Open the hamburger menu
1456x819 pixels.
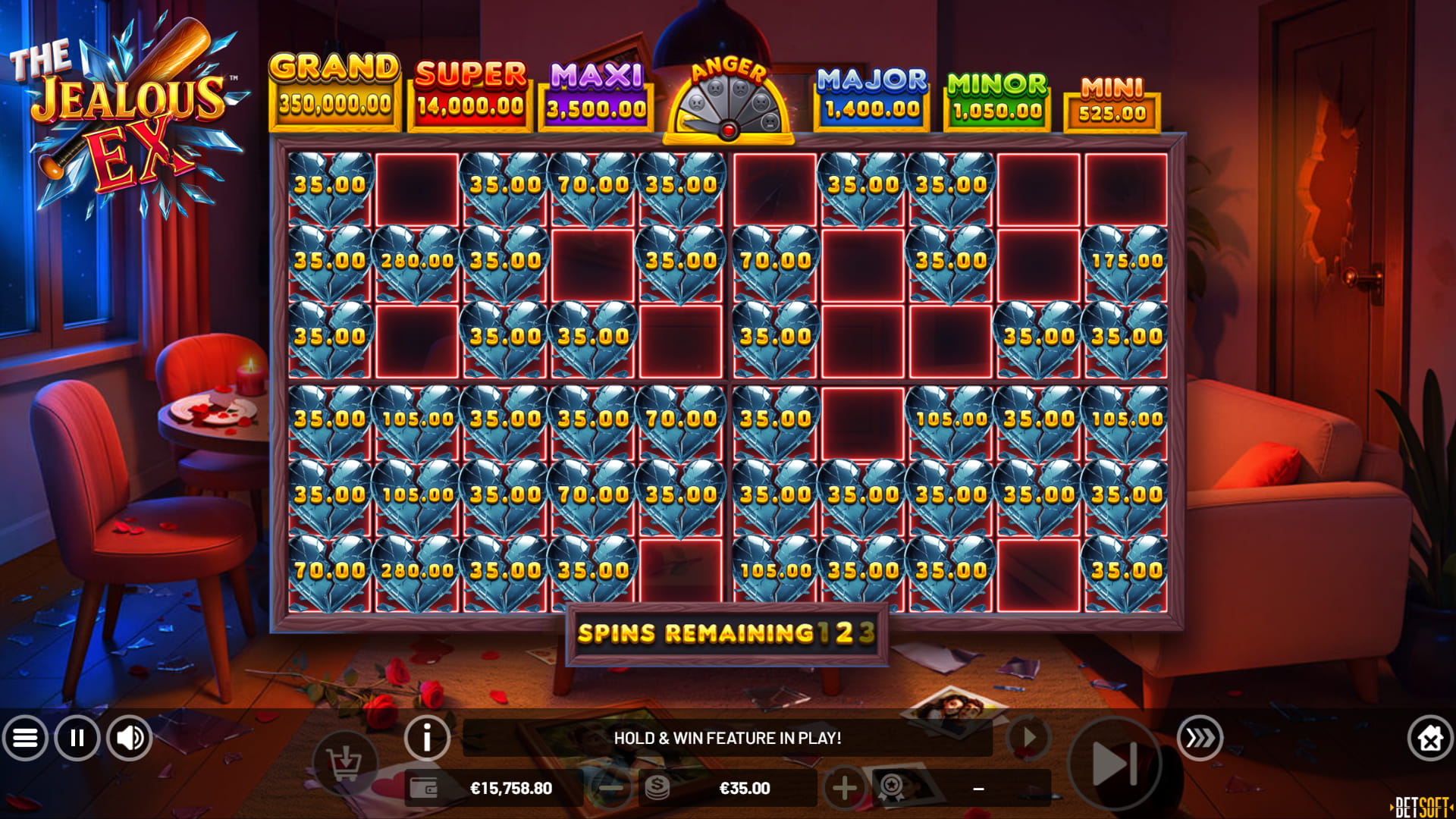(x=25, y=738)
